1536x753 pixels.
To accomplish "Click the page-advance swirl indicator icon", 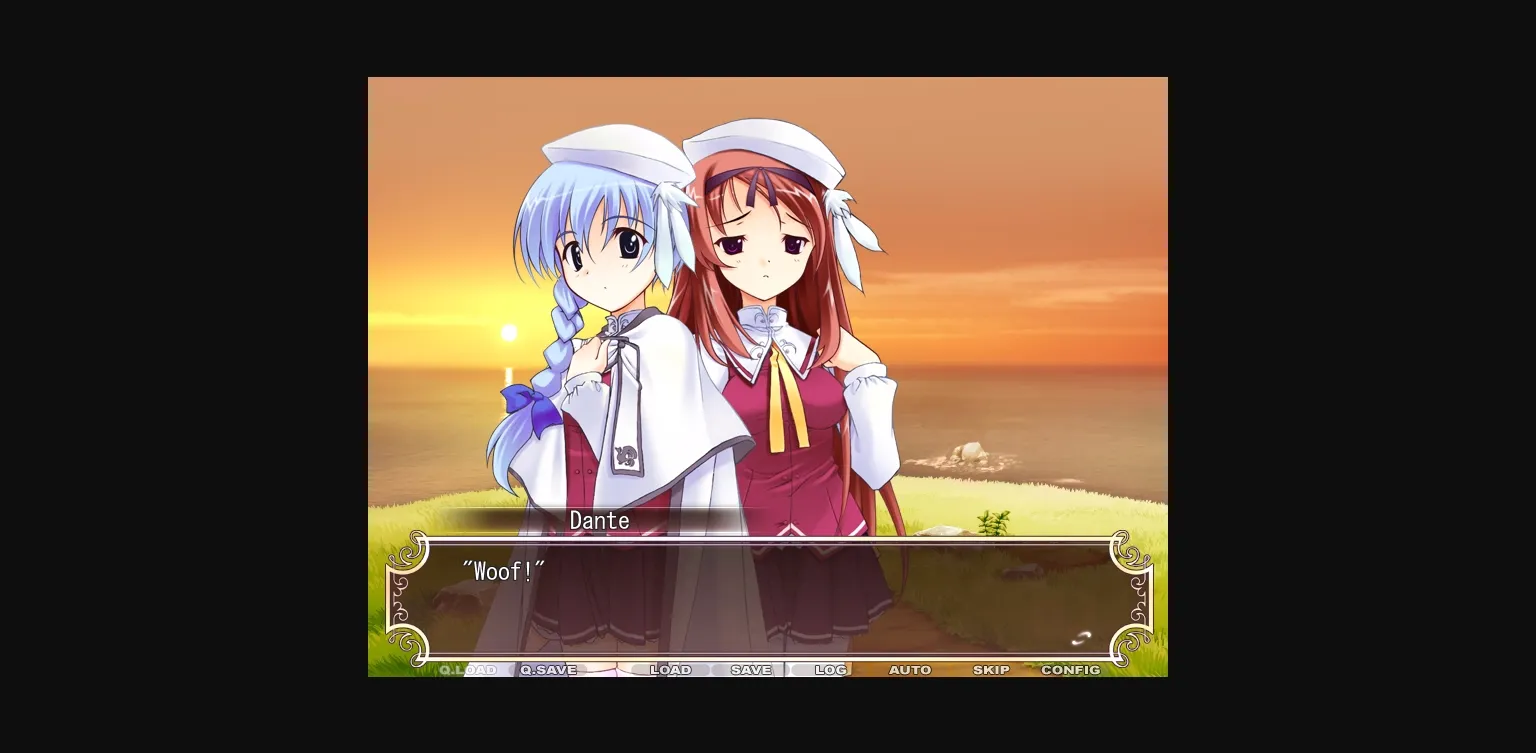I will click(1079, 637).
